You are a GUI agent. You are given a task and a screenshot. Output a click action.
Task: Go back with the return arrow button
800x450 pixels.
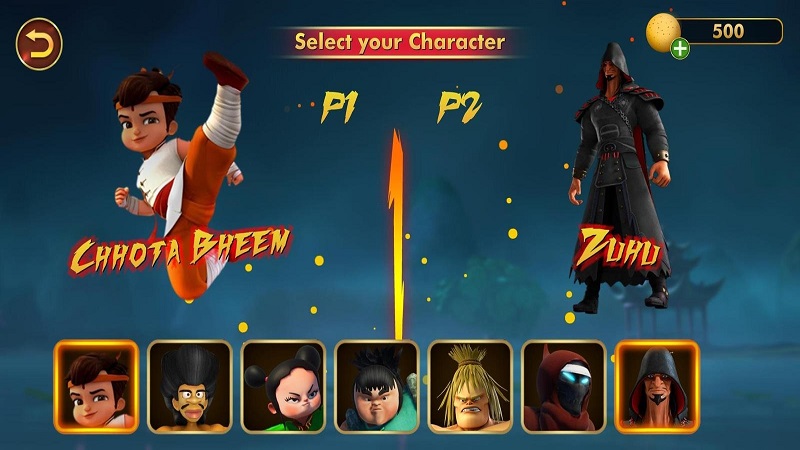pyautogui.click(x=39, y=44)
